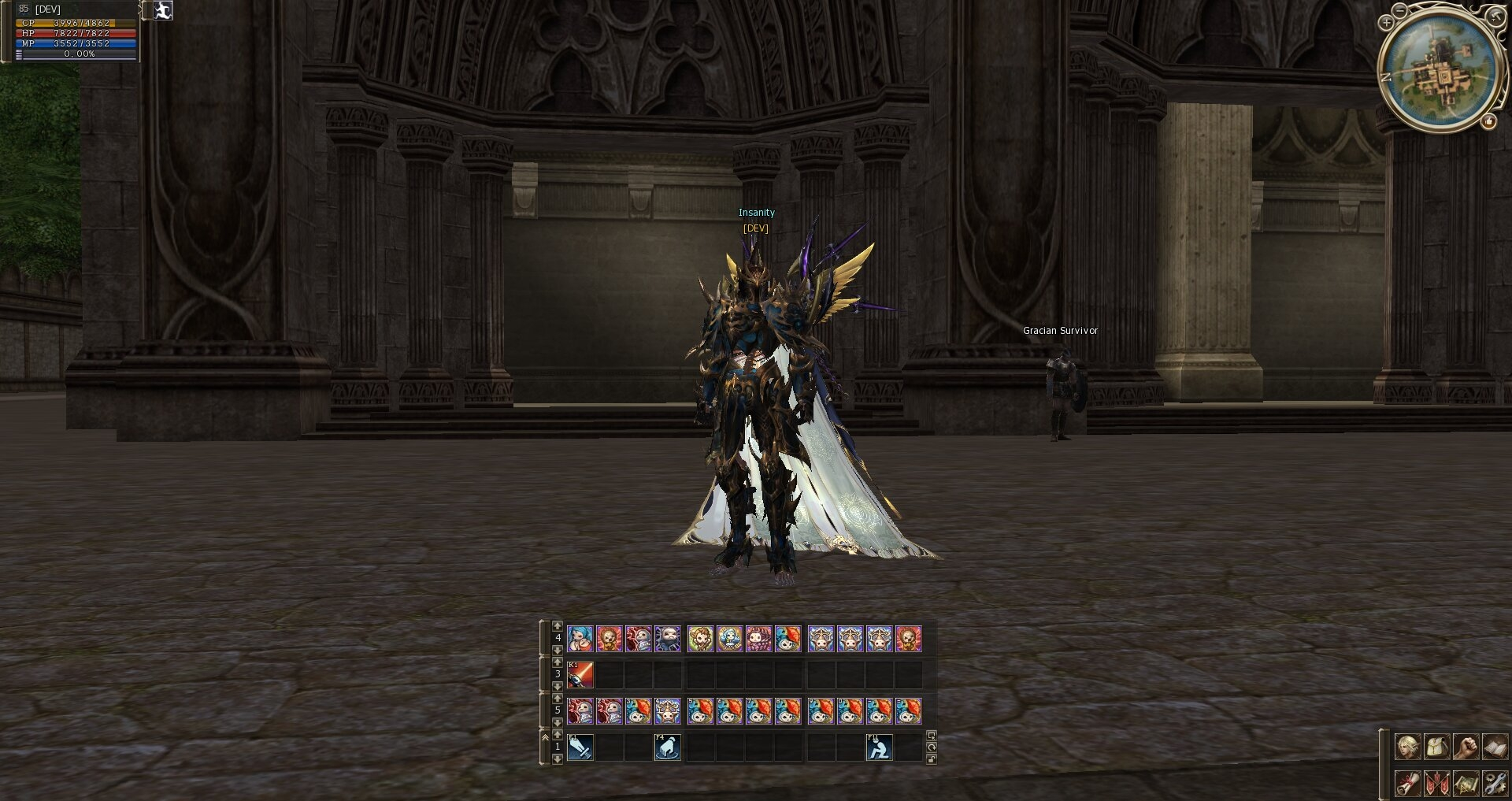This screenshot has height=801, width=1512.
Task: Open the world map scroll
Action: (x=1466, y=783)
